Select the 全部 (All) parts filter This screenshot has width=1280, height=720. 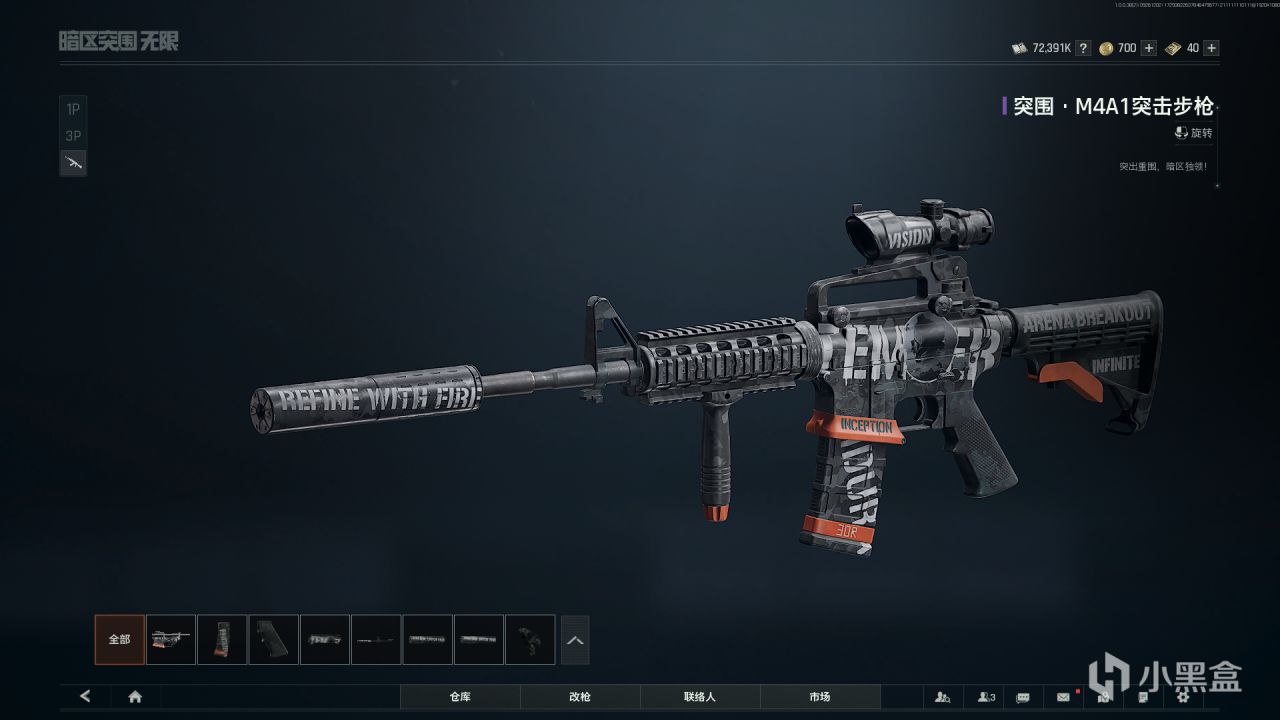tap(119, 640)
